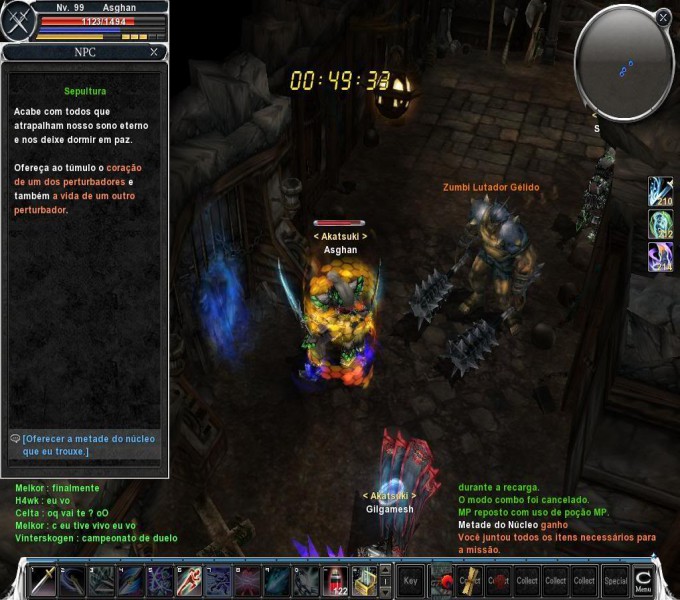Close the circular minimap

663,17
